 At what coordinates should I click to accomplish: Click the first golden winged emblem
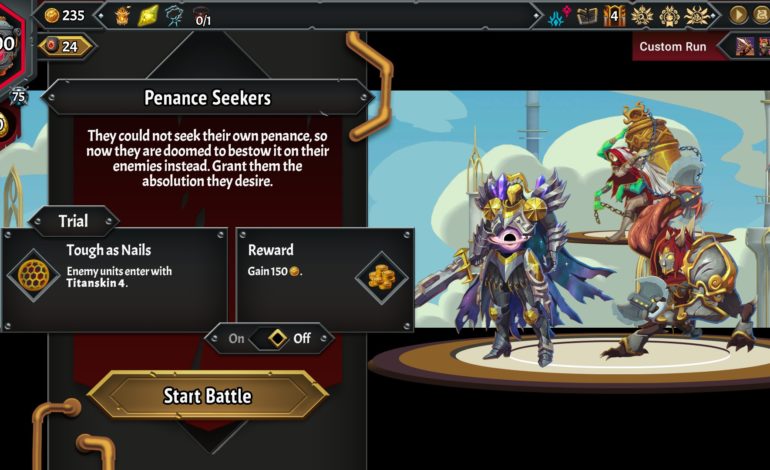click(642, 15)
